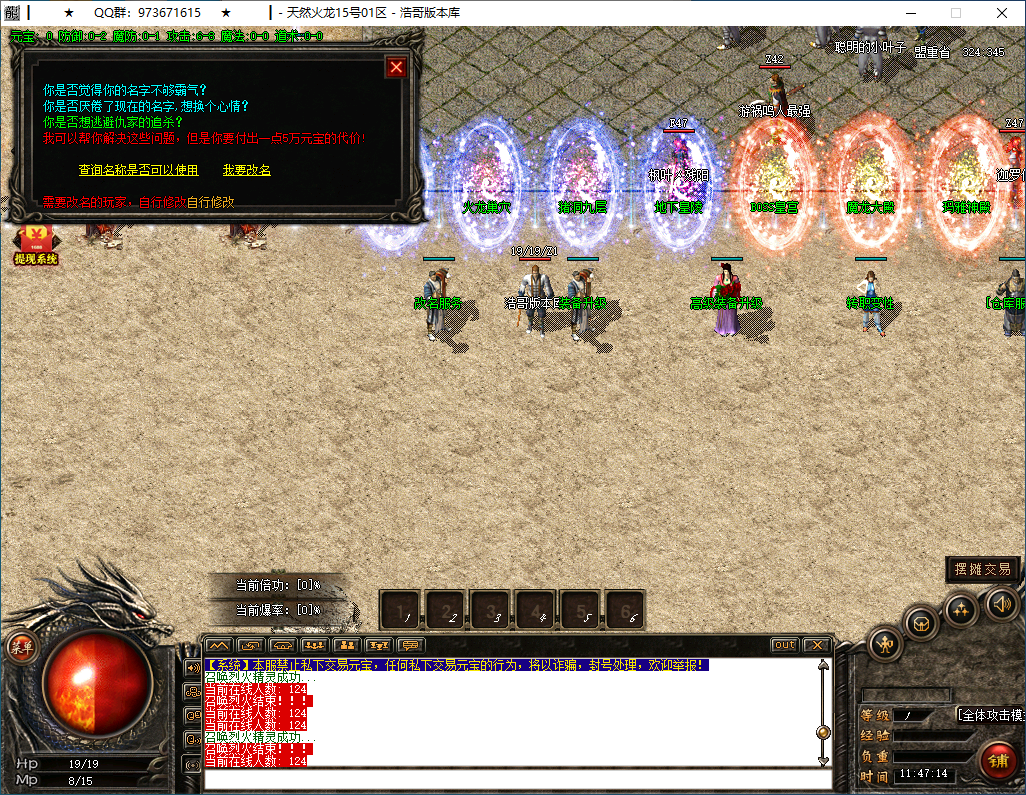Select the 我要改名 dialog option
Viewport: 1026px width, 795px height.
(246, 170)
